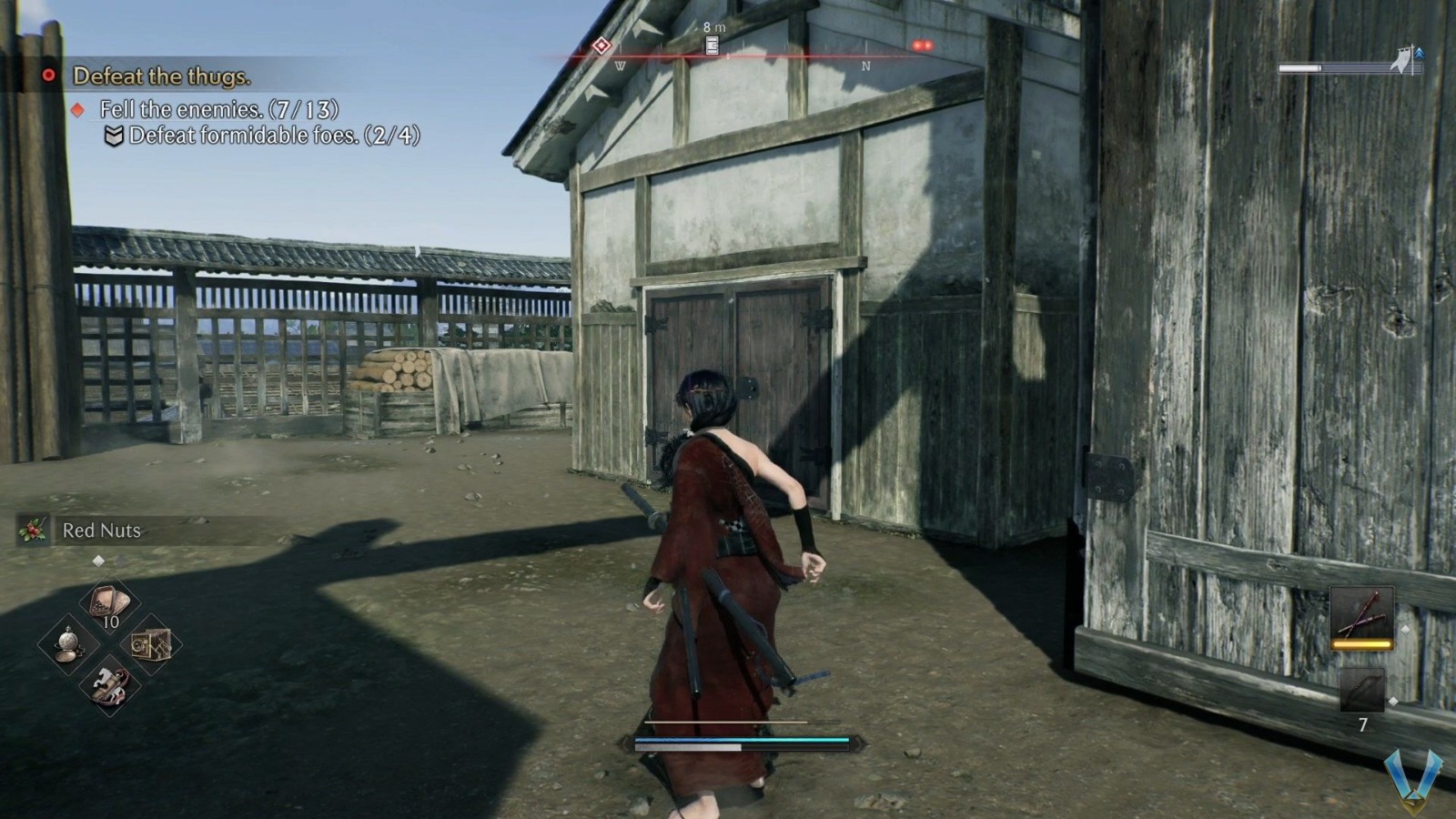1456x819 pixels.
Task: Select the bow slot icon showing 7 arrows
Action: pyautogui.click(x=1363, y=689)
